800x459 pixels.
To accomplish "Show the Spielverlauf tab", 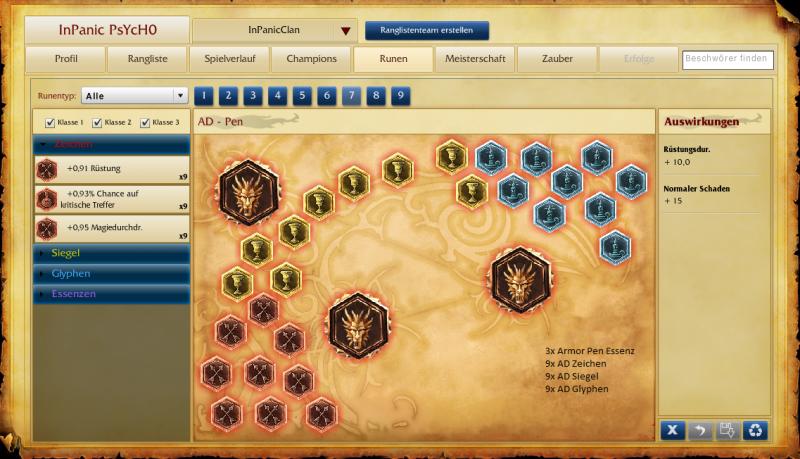I will pyautogui.click(x=230, y=59).
